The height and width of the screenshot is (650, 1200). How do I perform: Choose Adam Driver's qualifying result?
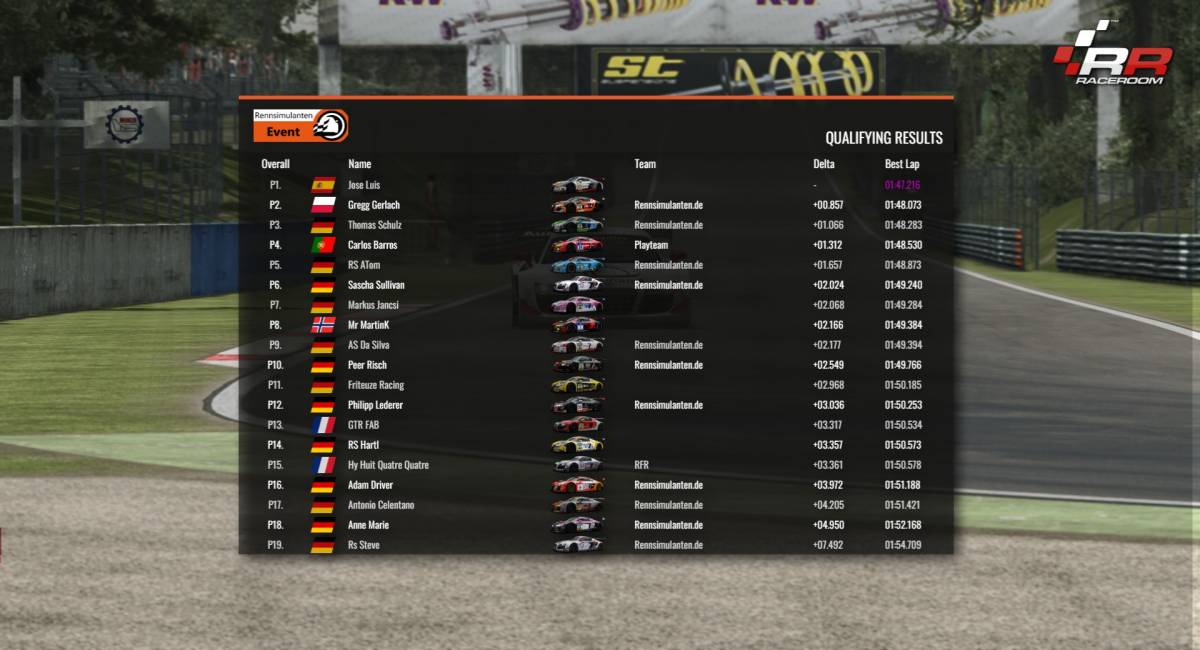point(370,485)
